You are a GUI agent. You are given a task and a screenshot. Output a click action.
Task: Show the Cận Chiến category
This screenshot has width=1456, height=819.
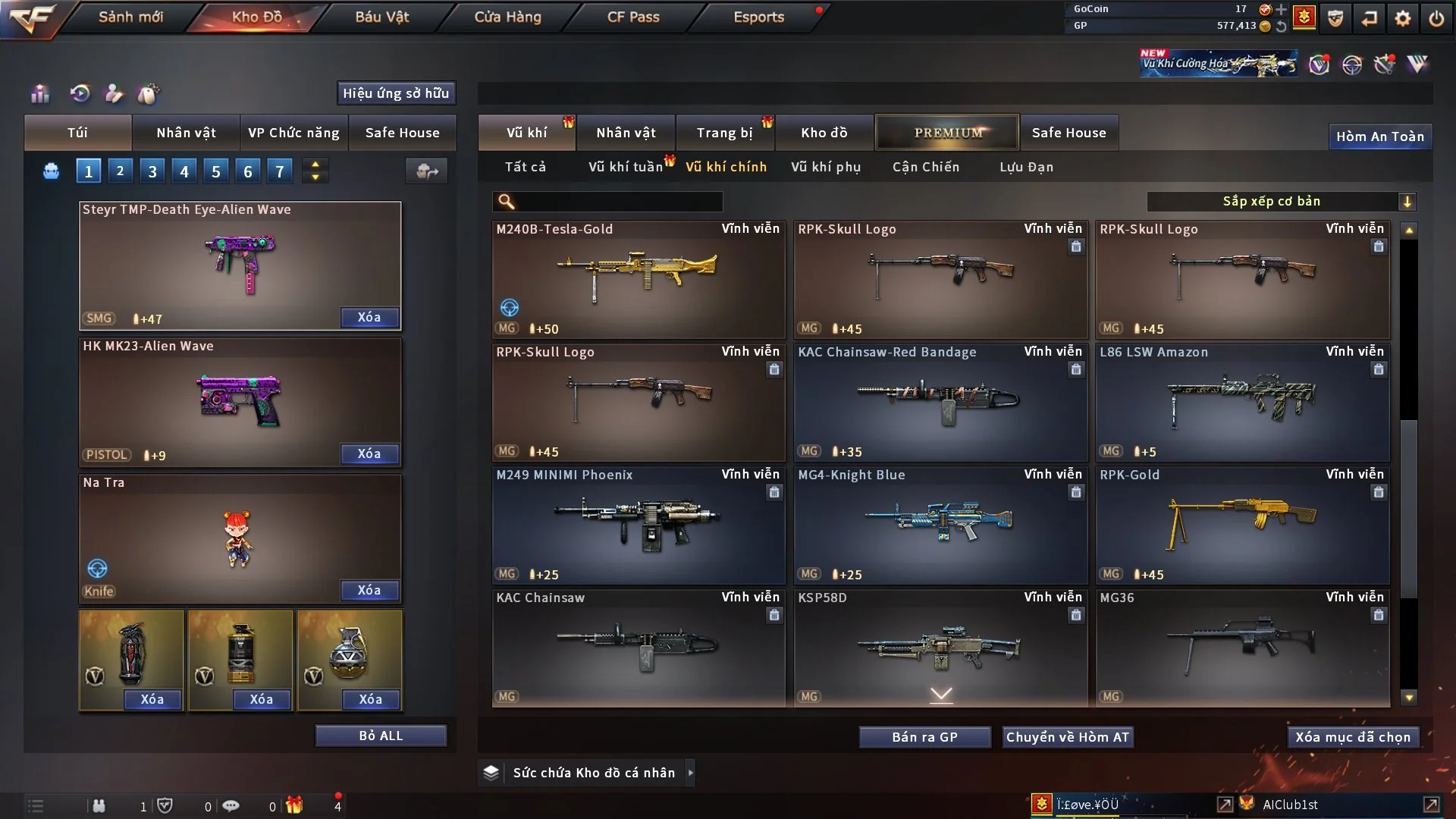[x=926, y=167]
